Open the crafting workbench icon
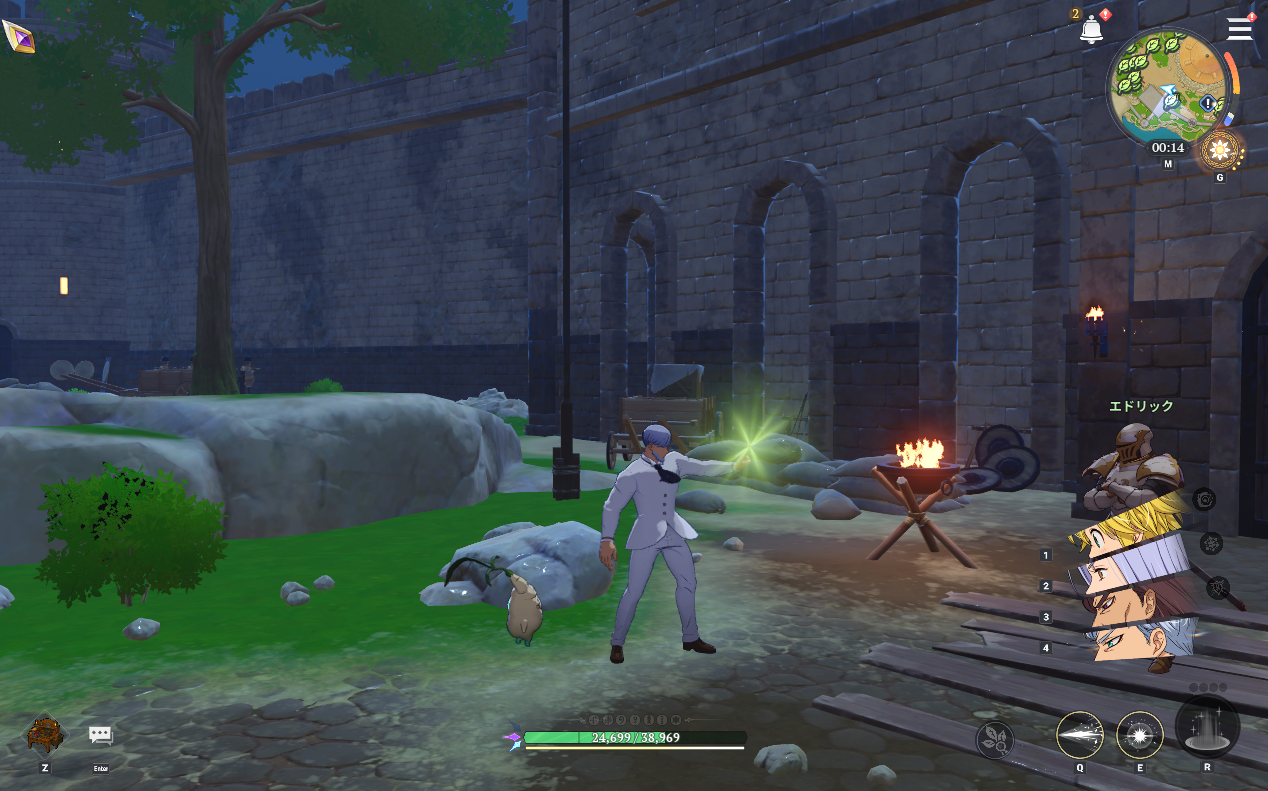 tap(45, 734)
